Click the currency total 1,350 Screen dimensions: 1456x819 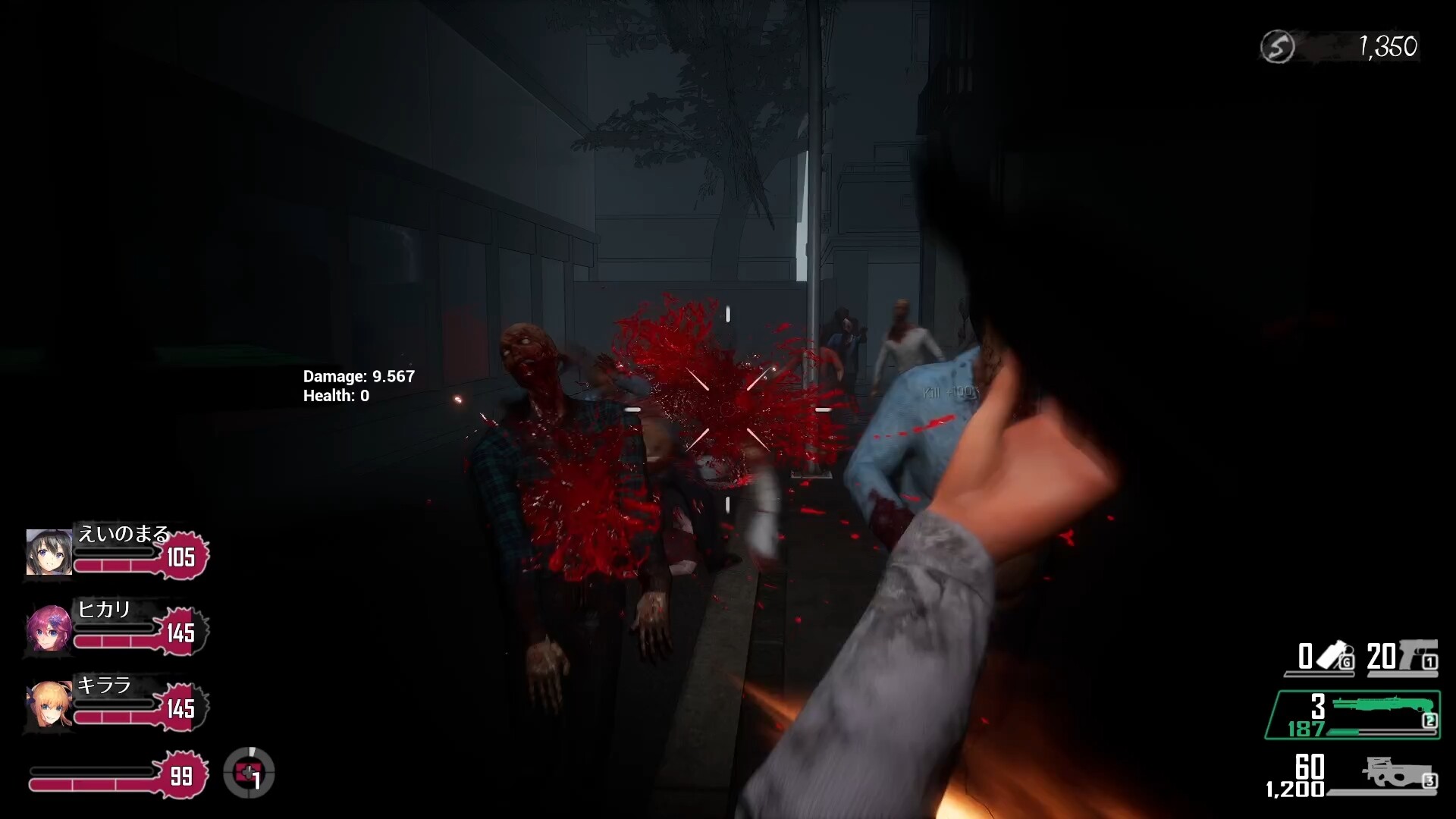click(x=1390, y=47)
